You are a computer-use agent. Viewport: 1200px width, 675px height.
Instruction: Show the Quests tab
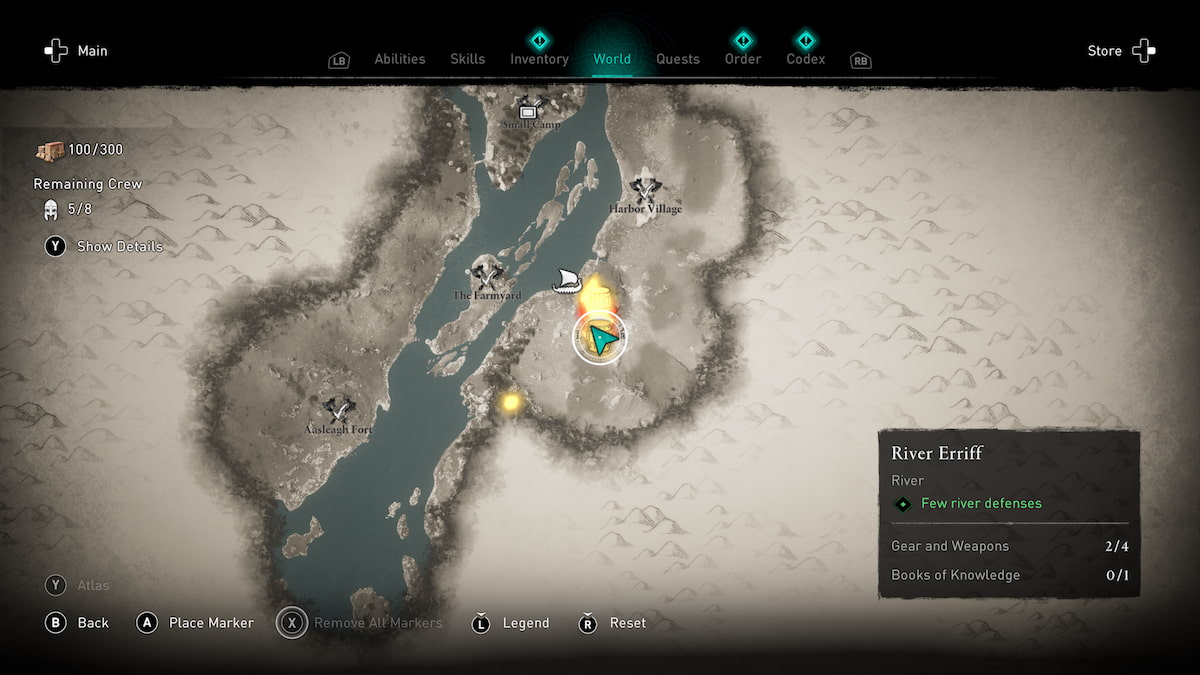pos(678,59)
